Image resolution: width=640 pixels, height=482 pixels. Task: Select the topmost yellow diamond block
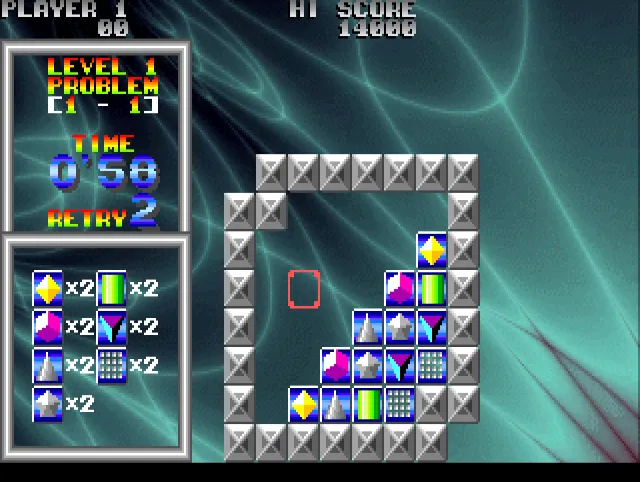click(432, 250)
